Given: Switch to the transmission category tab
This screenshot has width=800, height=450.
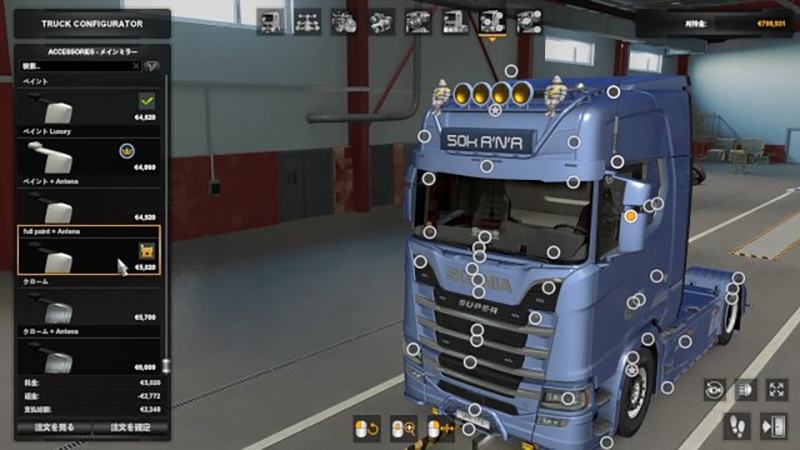Looking at the screenshot, I should click(382, 21).
